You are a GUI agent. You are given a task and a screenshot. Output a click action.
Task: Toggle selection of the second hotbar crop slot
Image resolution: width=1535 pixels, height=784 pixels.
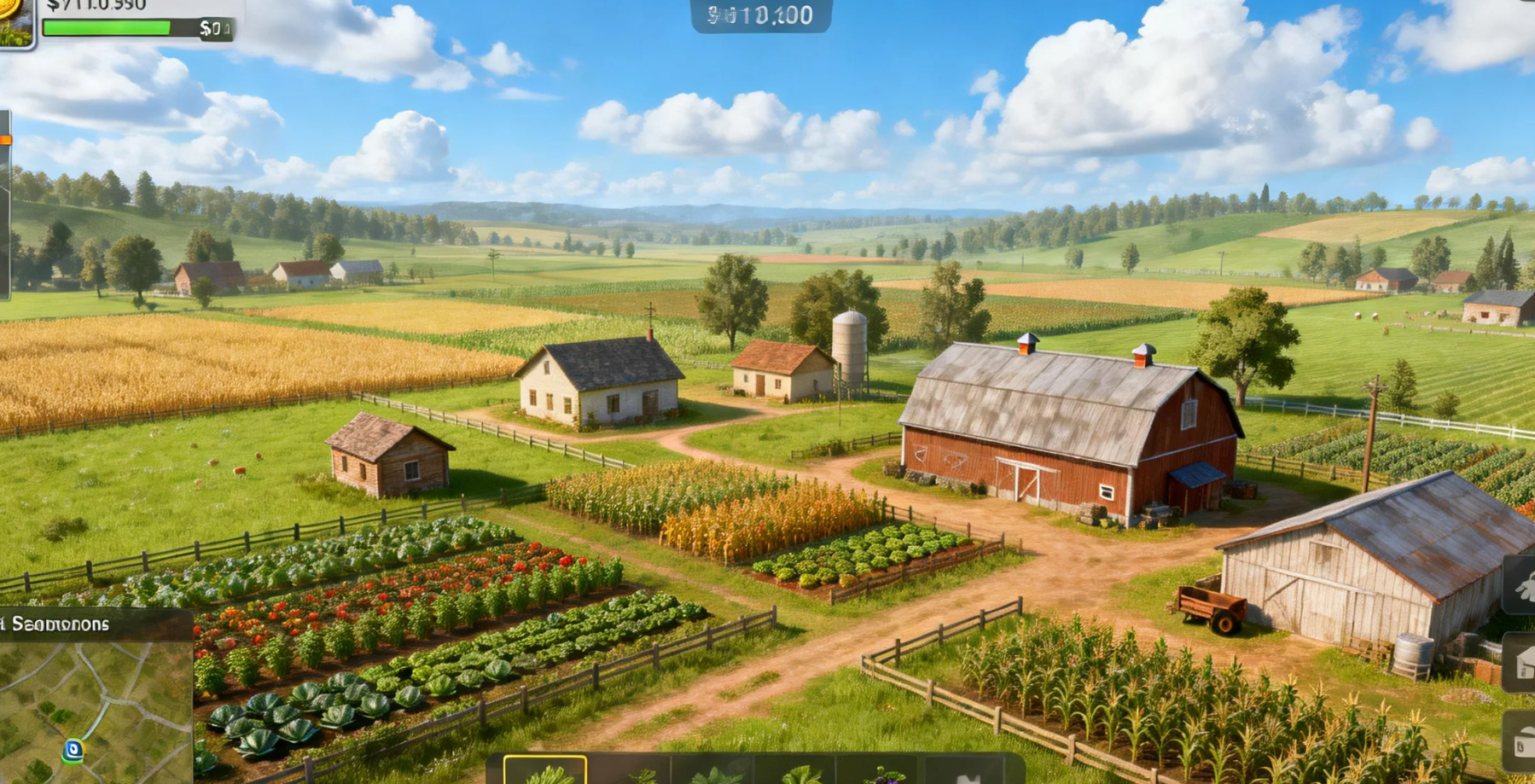coord(631,772)
